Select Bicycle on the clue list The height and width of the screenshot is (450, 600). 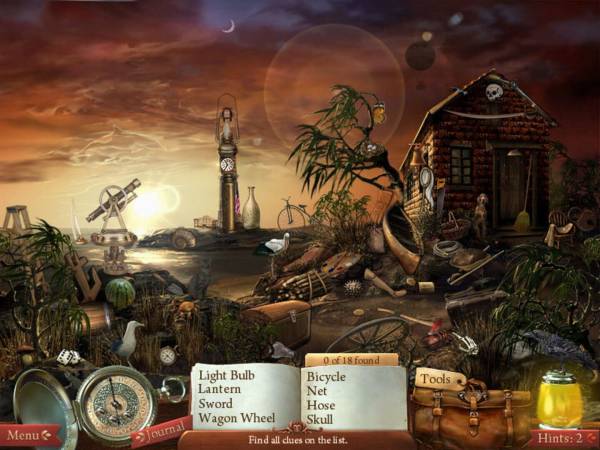(326, 377)
